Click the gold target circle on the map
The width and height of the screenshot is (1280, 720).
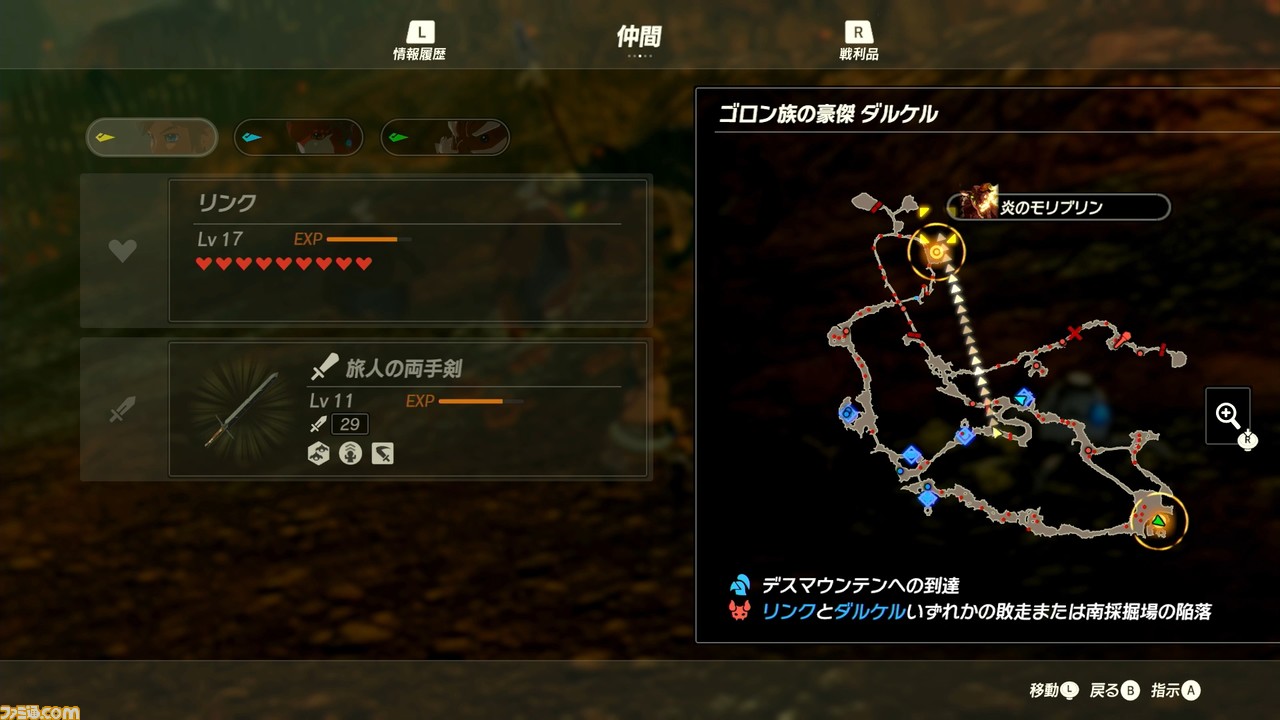pyautogui.click(x=936, y=250)
